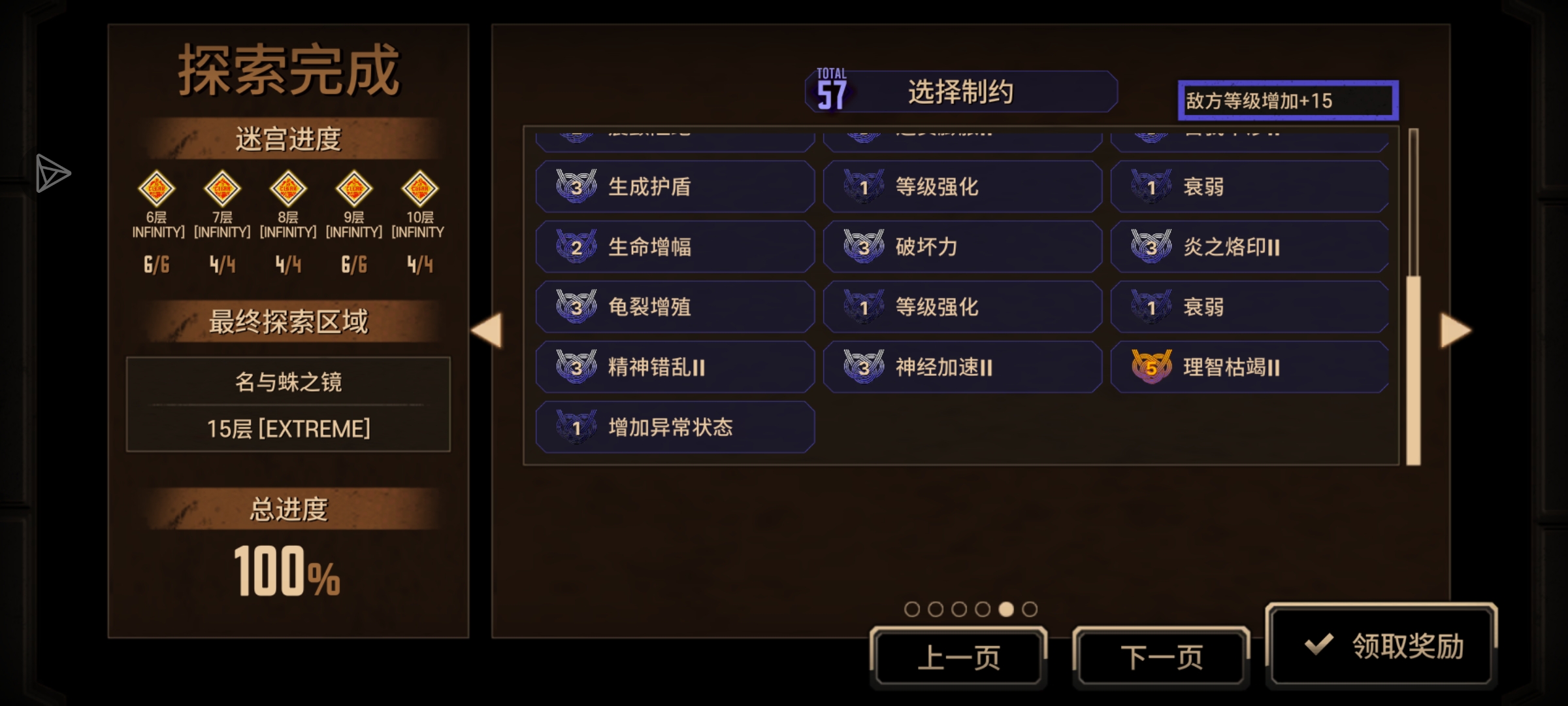Click the left arrow beside the constraint panel

tap(487, 330)
